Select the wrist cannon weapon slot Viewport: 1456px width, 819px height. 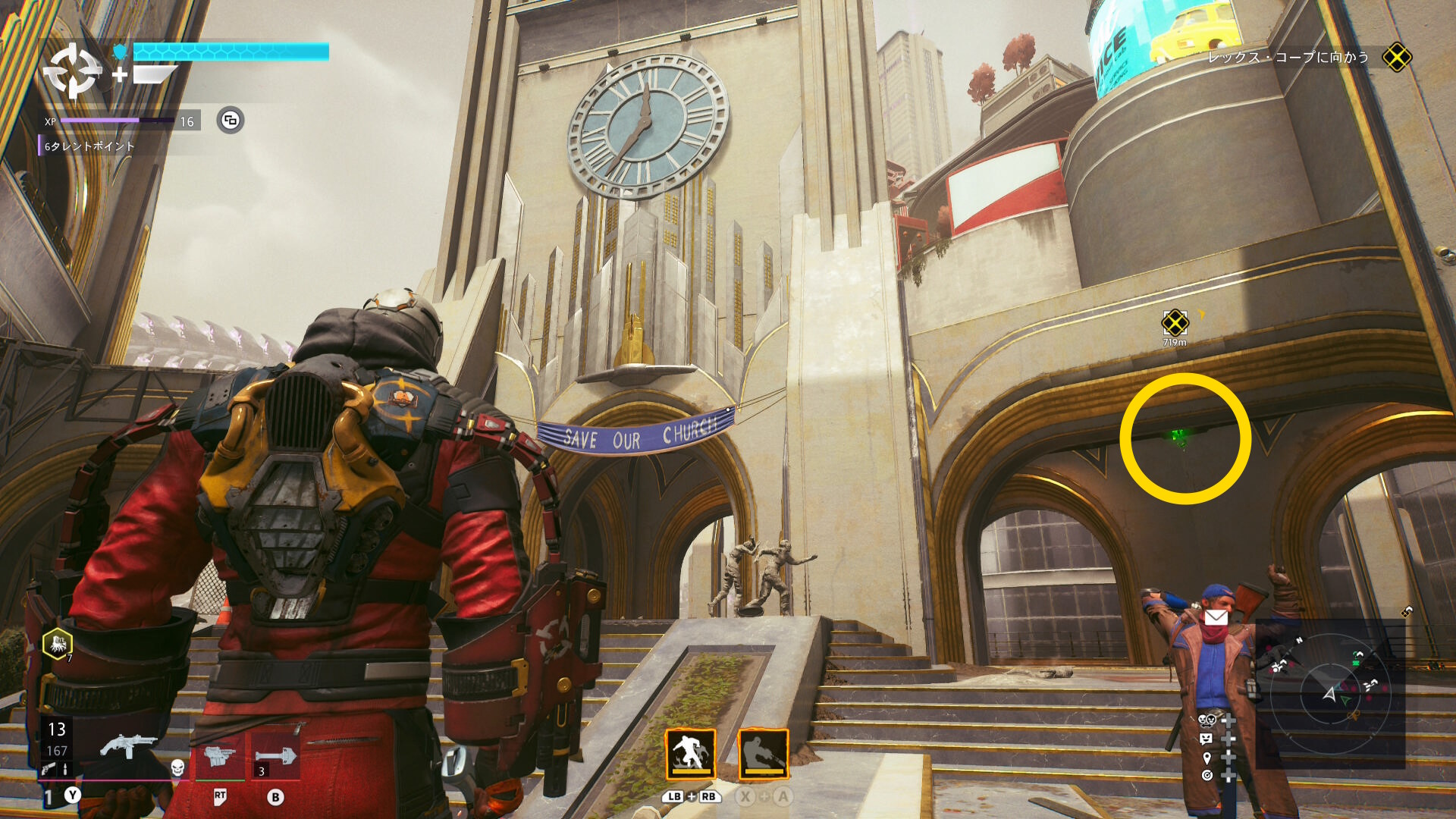pyautogui.click(x=219, y=755)
